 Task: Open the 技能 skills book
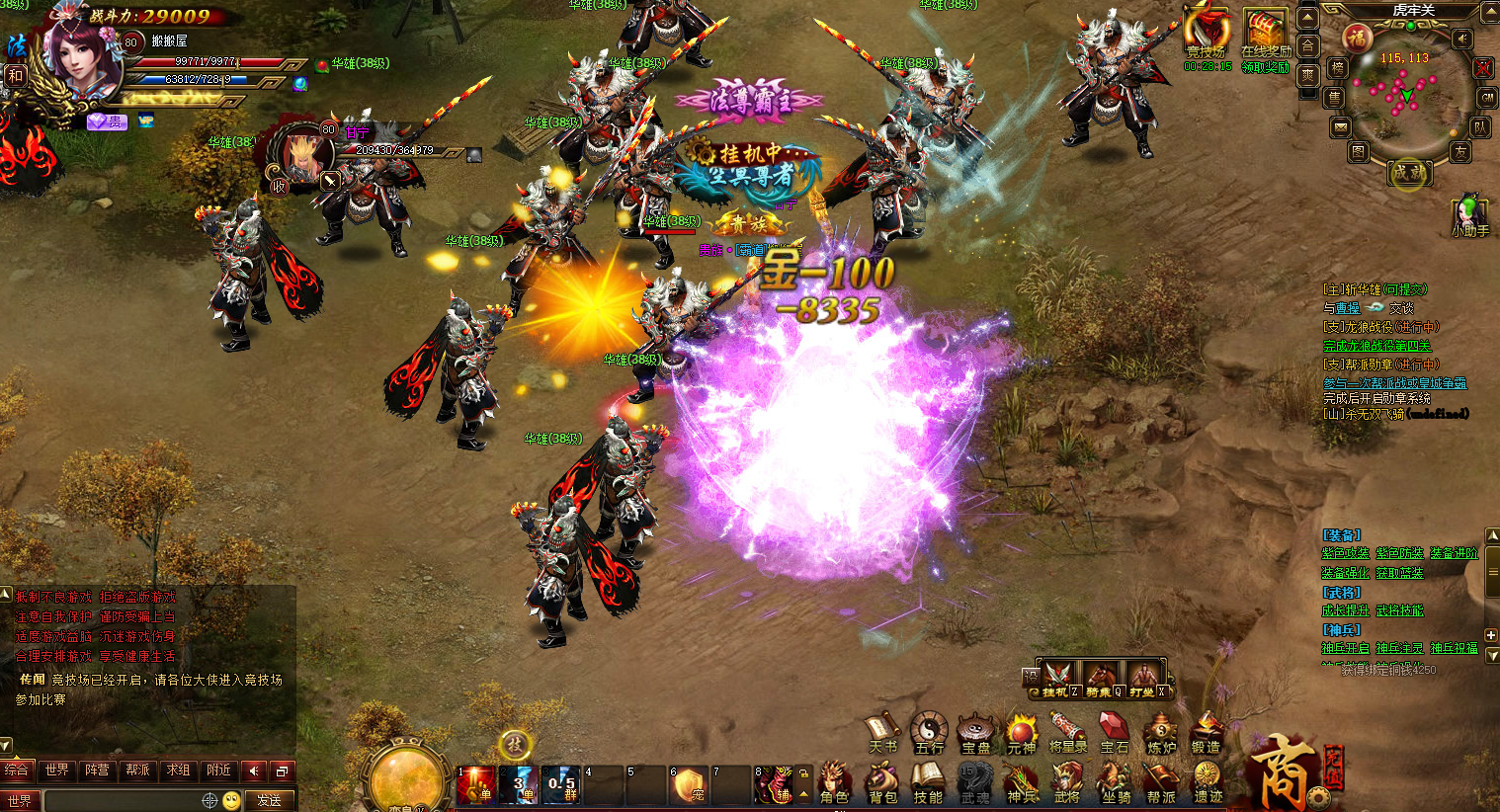(927, 781)
